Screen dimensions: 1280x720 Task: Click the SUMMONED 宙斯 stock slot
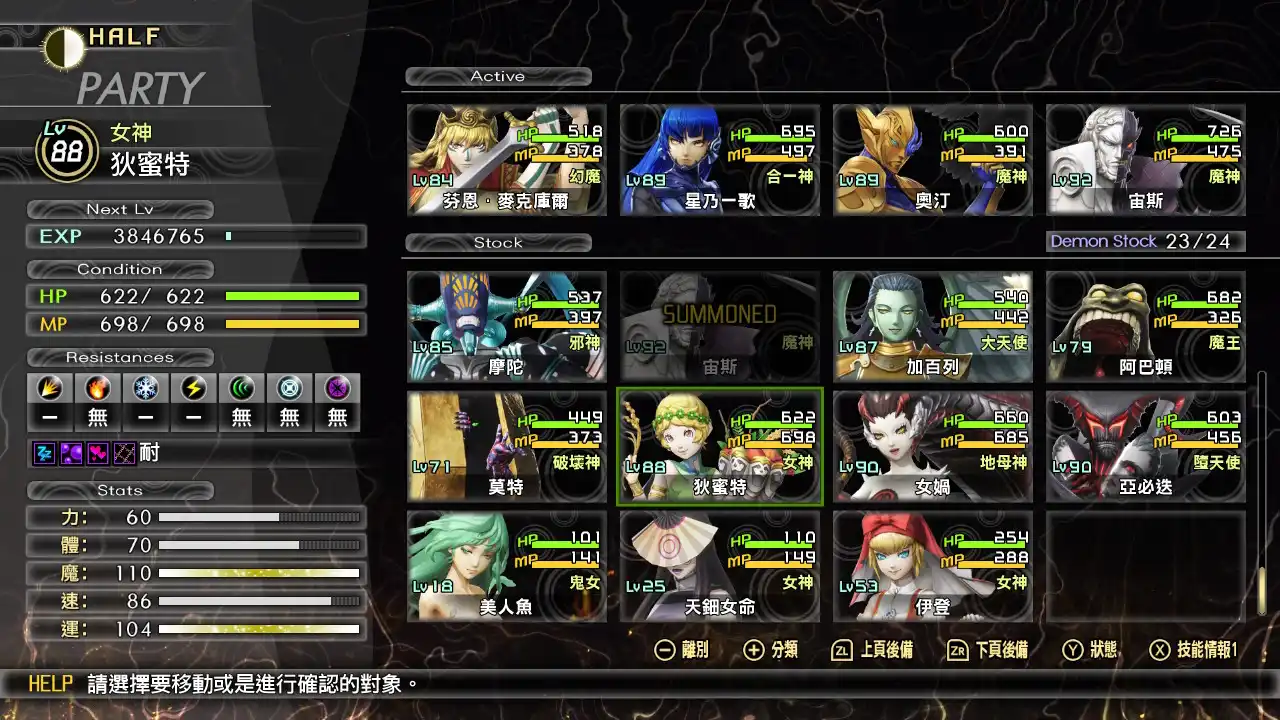click(720, 327)
